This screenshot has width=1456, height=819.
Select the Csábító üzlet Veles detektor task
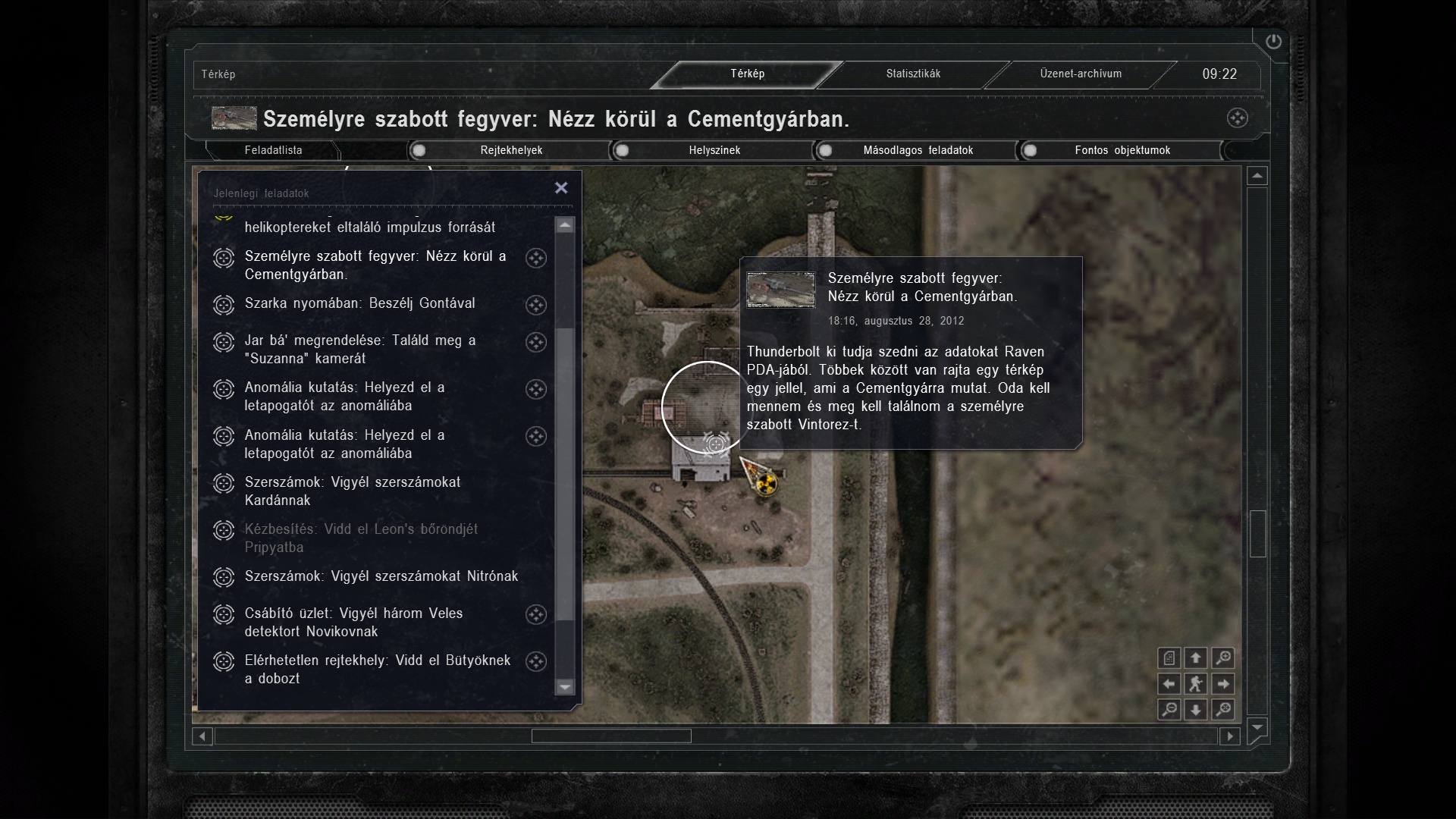coord(353,623)
